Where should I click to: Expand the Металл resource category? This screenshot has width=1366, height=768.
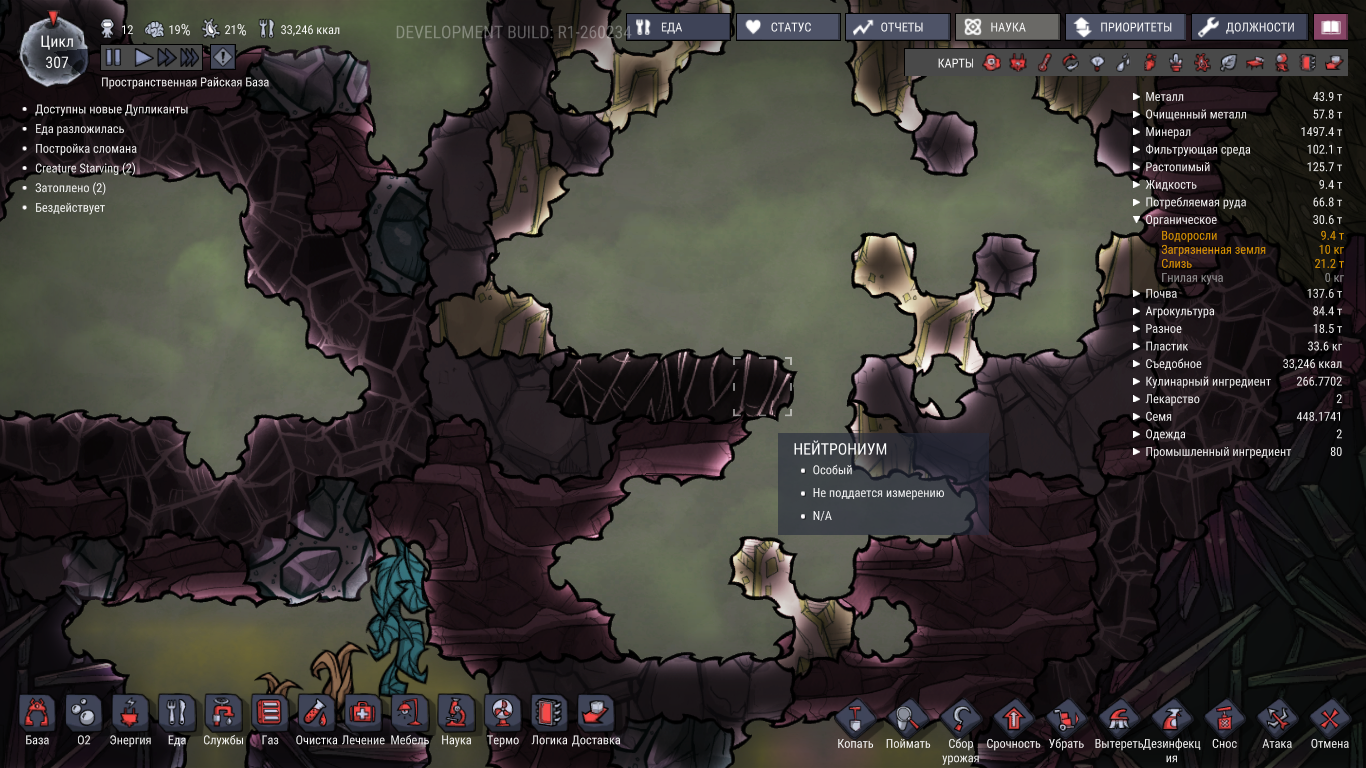tap(1136, 97)
